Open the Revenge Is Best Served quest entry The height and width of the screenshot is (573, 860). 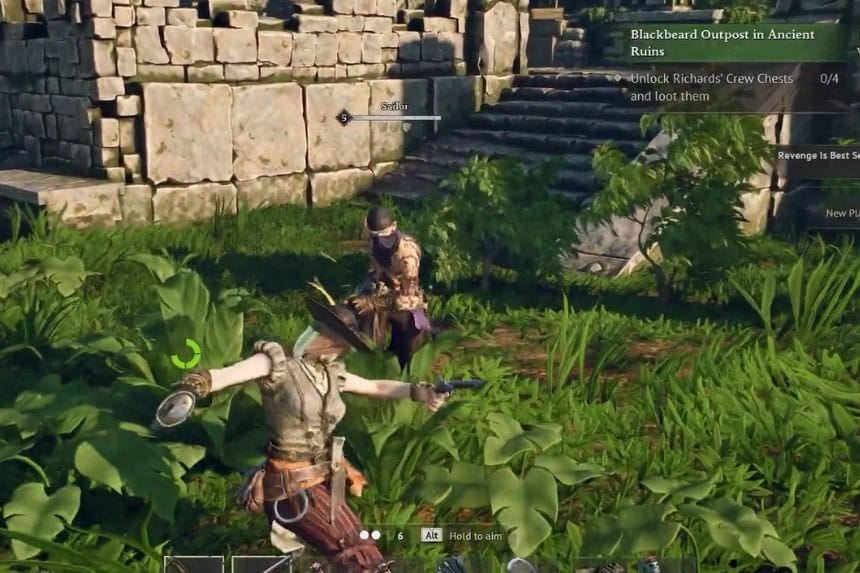[x=818, y=155]
